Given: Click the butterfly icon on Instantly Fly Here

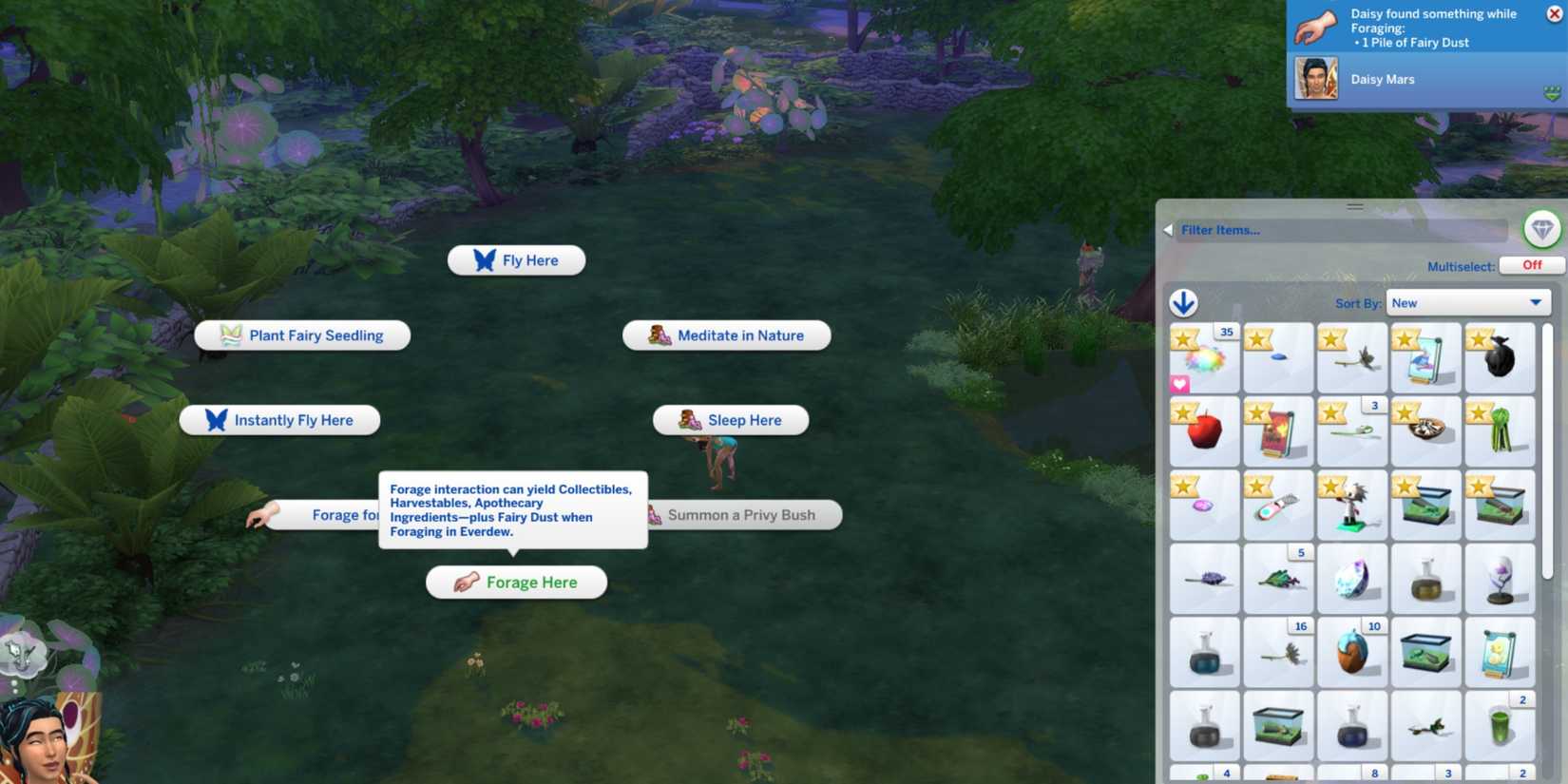Looking at the screenshot, I should click(x=215, y=419).
